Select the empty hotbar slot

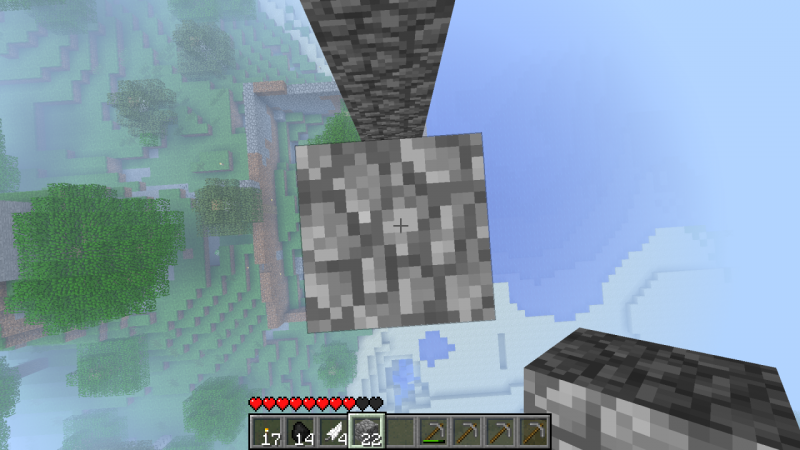pos(401,432)
